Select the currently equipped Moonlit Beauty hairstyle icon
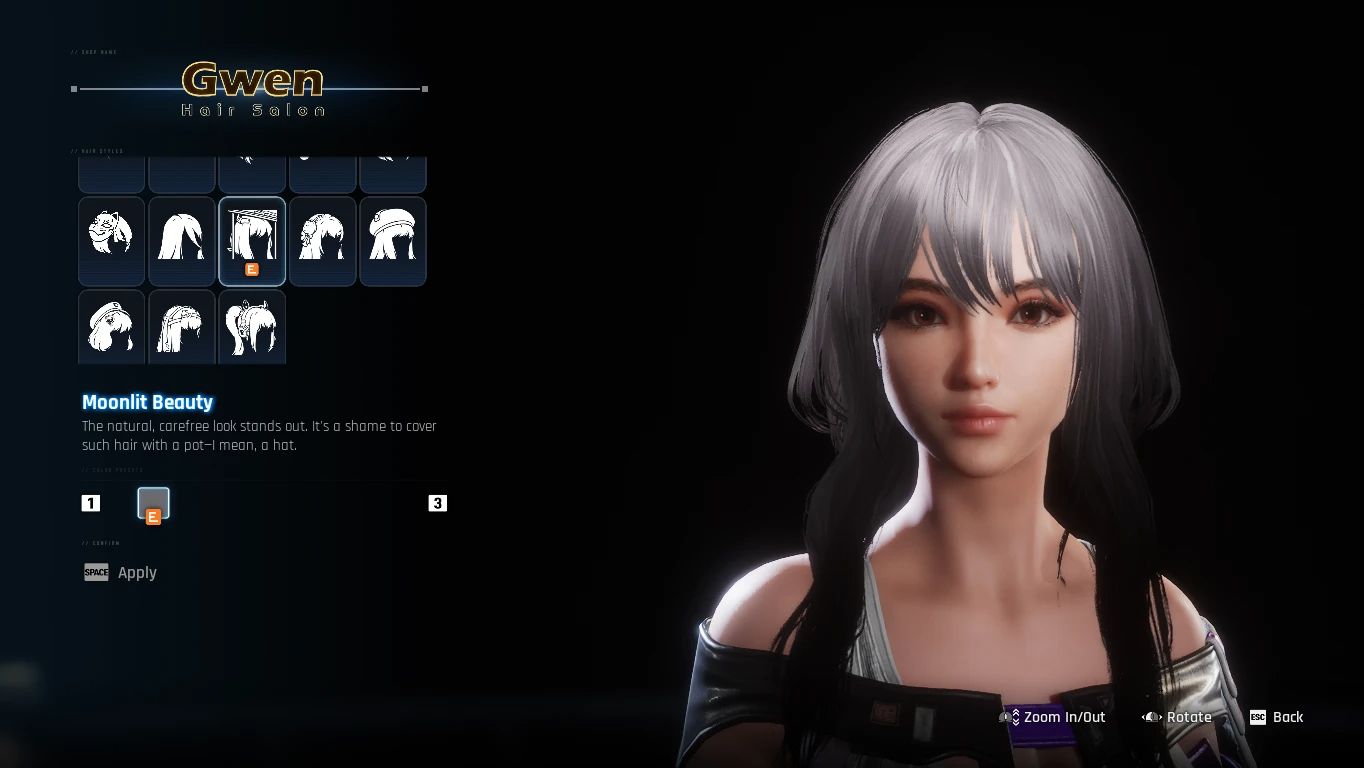 coord(251,240)
